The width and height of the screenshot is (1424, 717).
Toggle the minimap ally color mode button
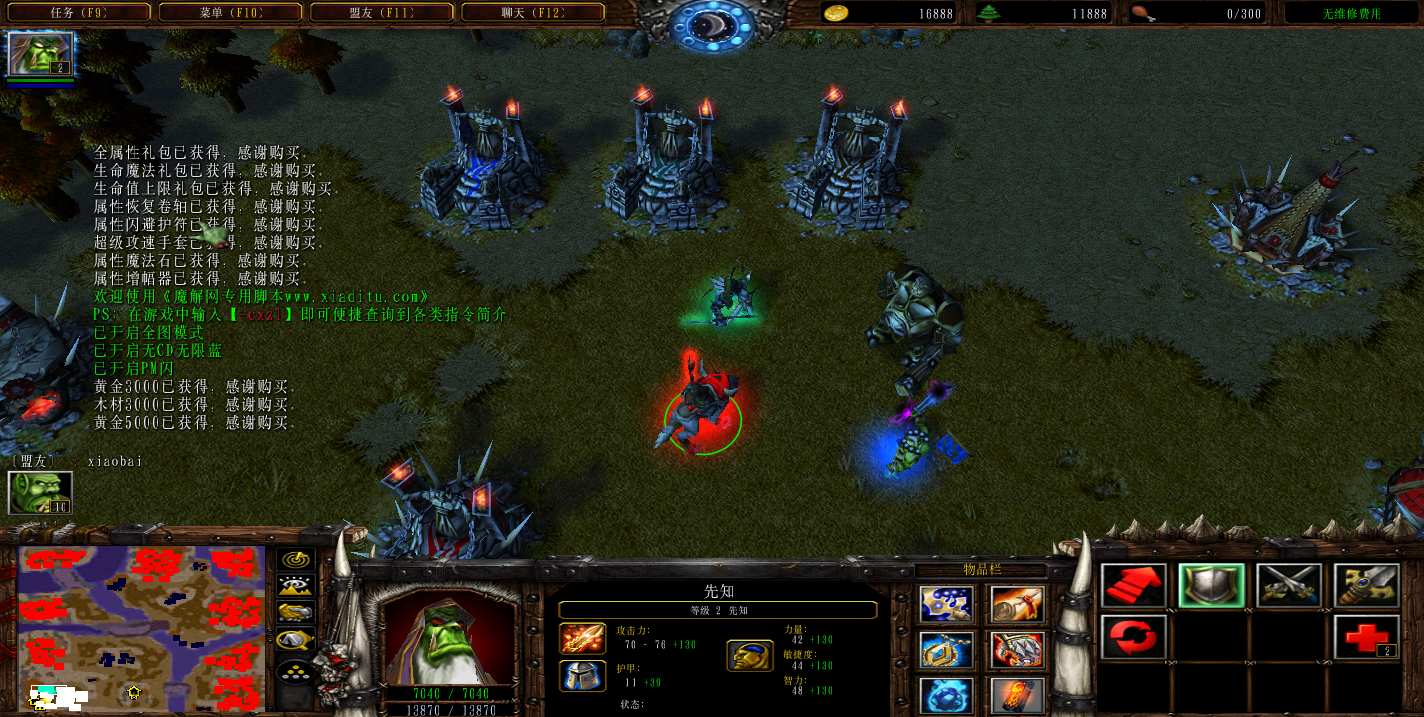(x=296, y=612)
